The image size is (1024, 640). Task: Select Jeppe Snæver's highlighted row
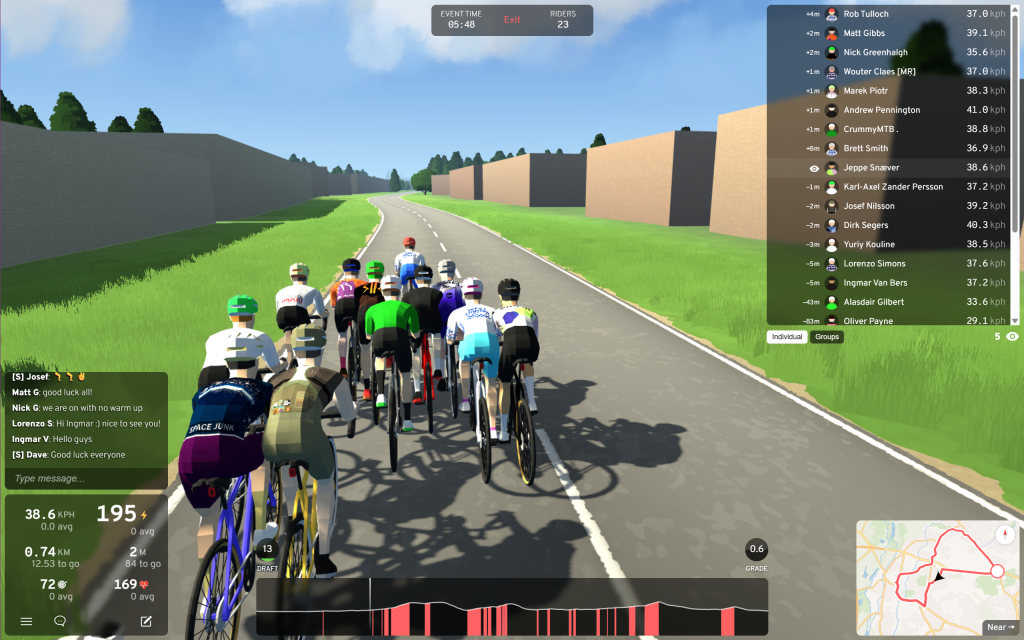click(890, 168)
